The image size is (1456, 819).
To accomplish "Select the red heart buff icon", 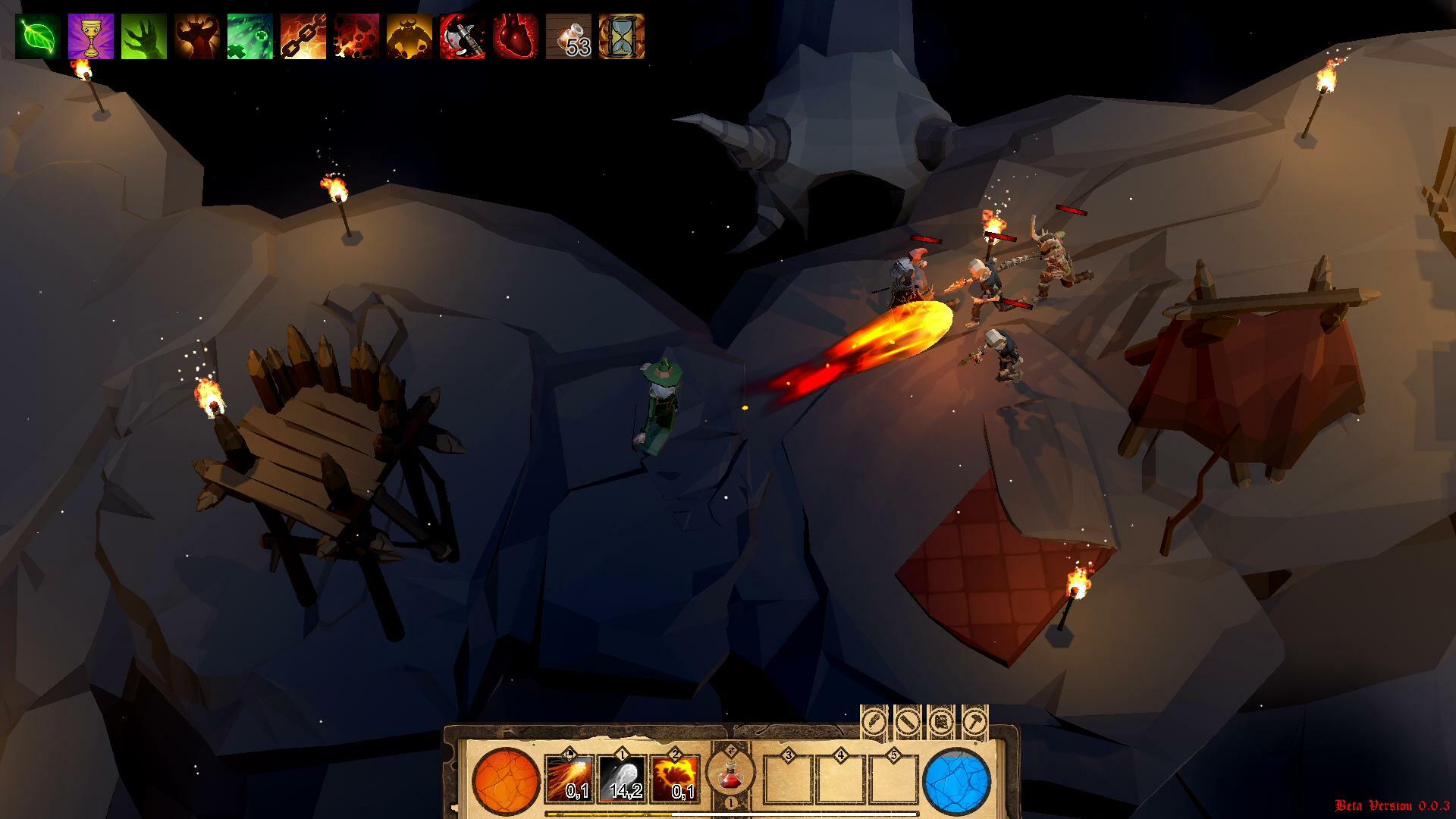I will pos(516,36).
